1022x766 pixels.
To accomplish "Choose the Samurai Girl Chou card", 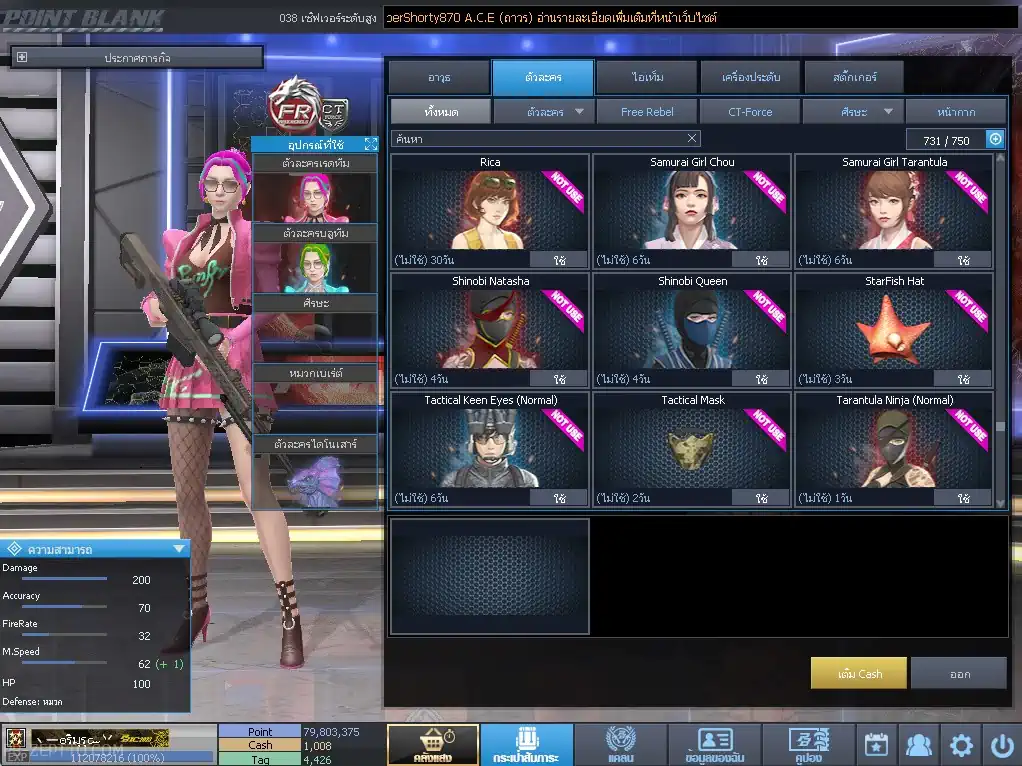I will point(692,209).
